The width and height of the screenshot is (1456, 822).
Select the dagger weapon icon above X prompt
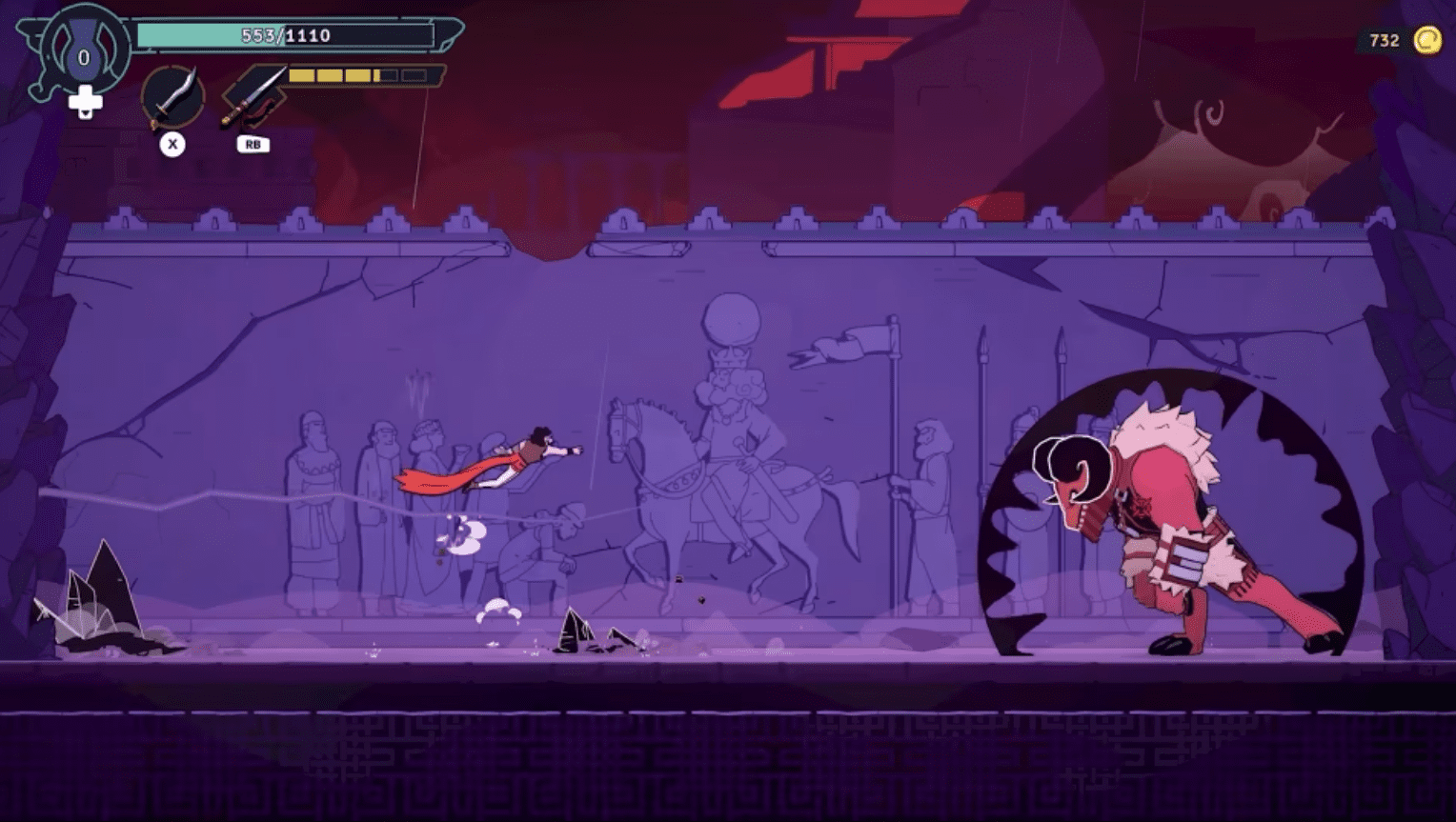coord(173,96)
